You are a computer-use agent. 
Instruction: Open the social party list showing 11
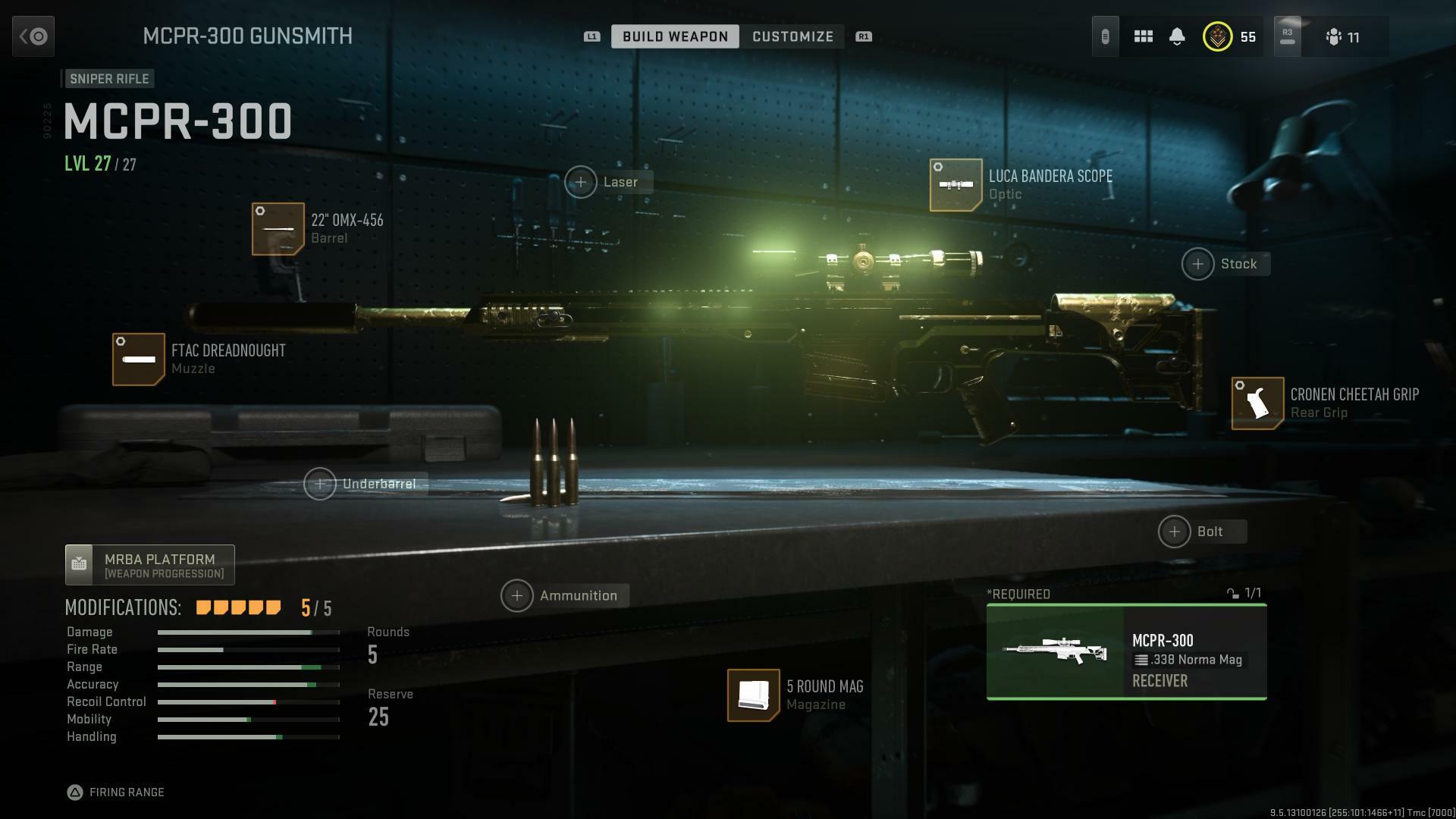point(1342,36)
